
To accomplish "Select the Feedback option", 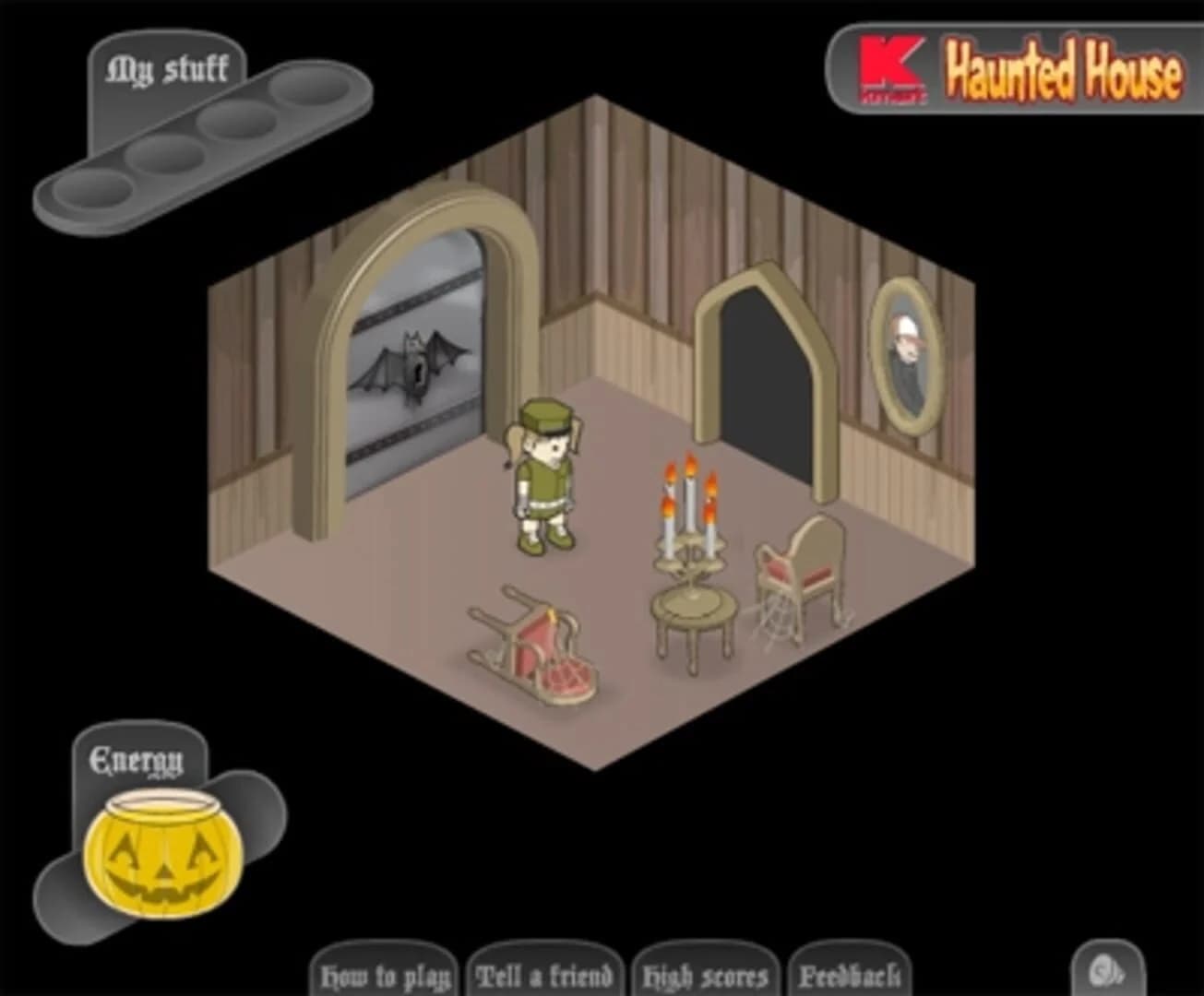I will [x=852, y=973].
